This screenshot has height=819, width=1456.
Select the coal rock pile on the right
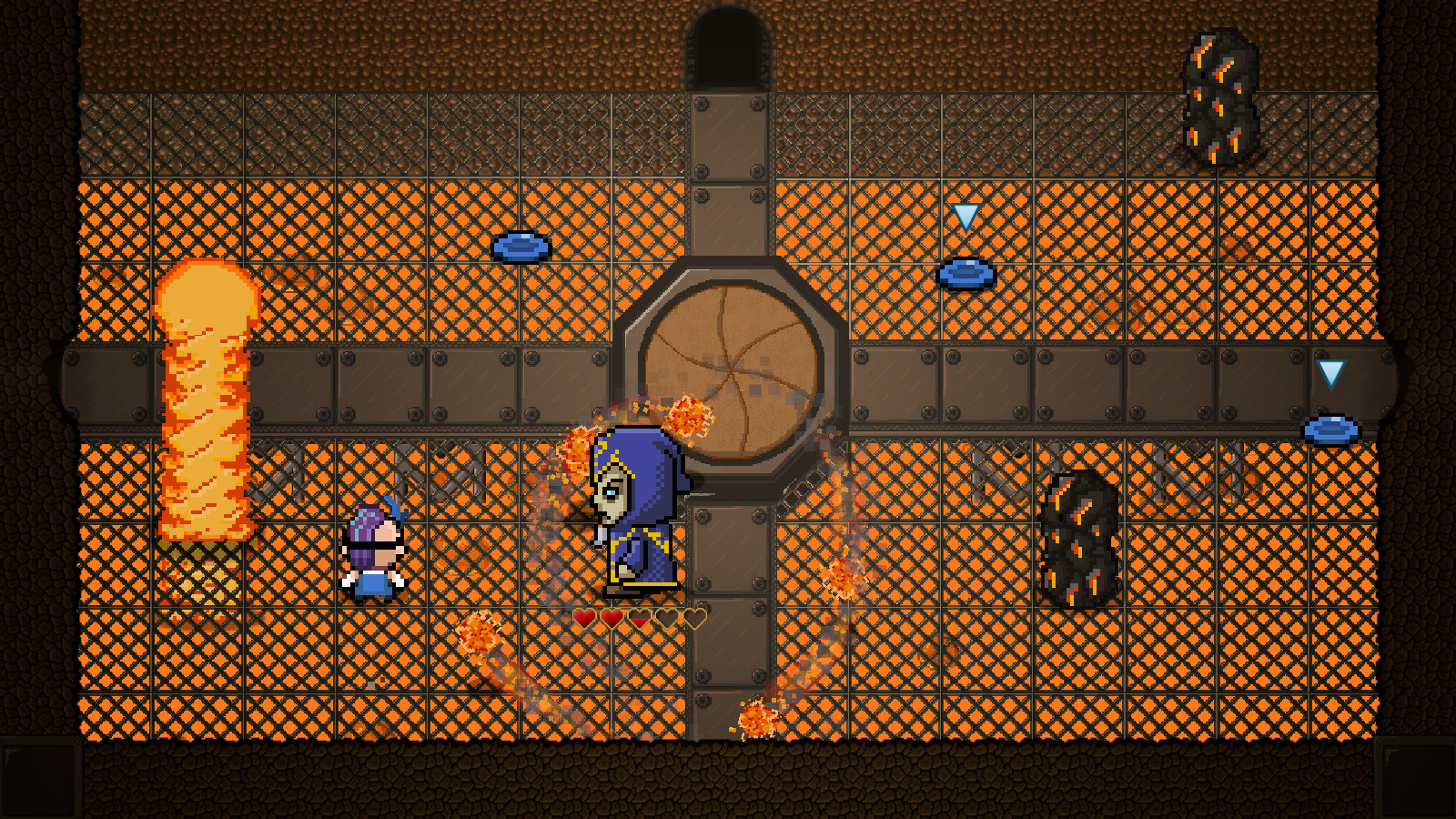pyautogui.click(x=1078, y=537)
